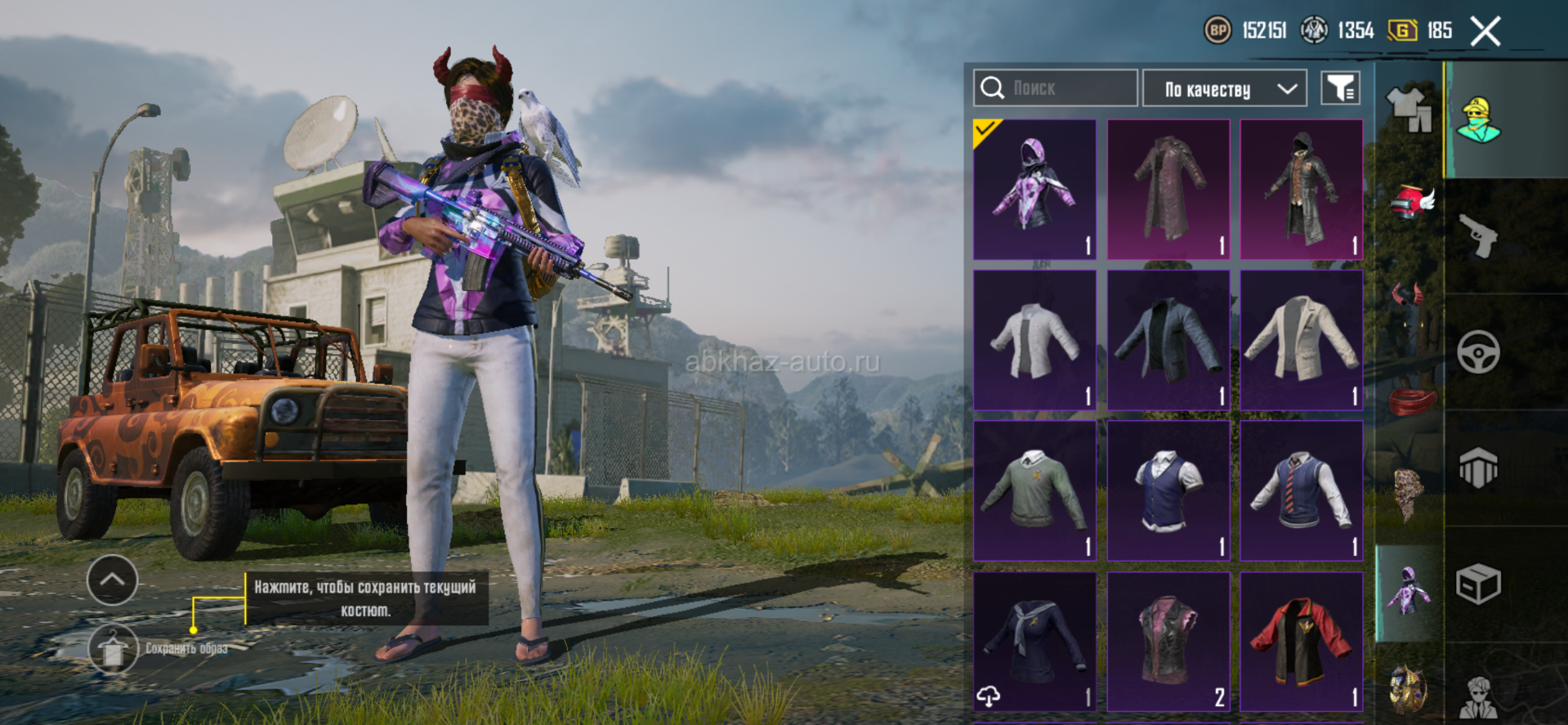Select the dark blue leather jacket
This screenshot has width=1568, height=725.
click(x=1168, y=340)
